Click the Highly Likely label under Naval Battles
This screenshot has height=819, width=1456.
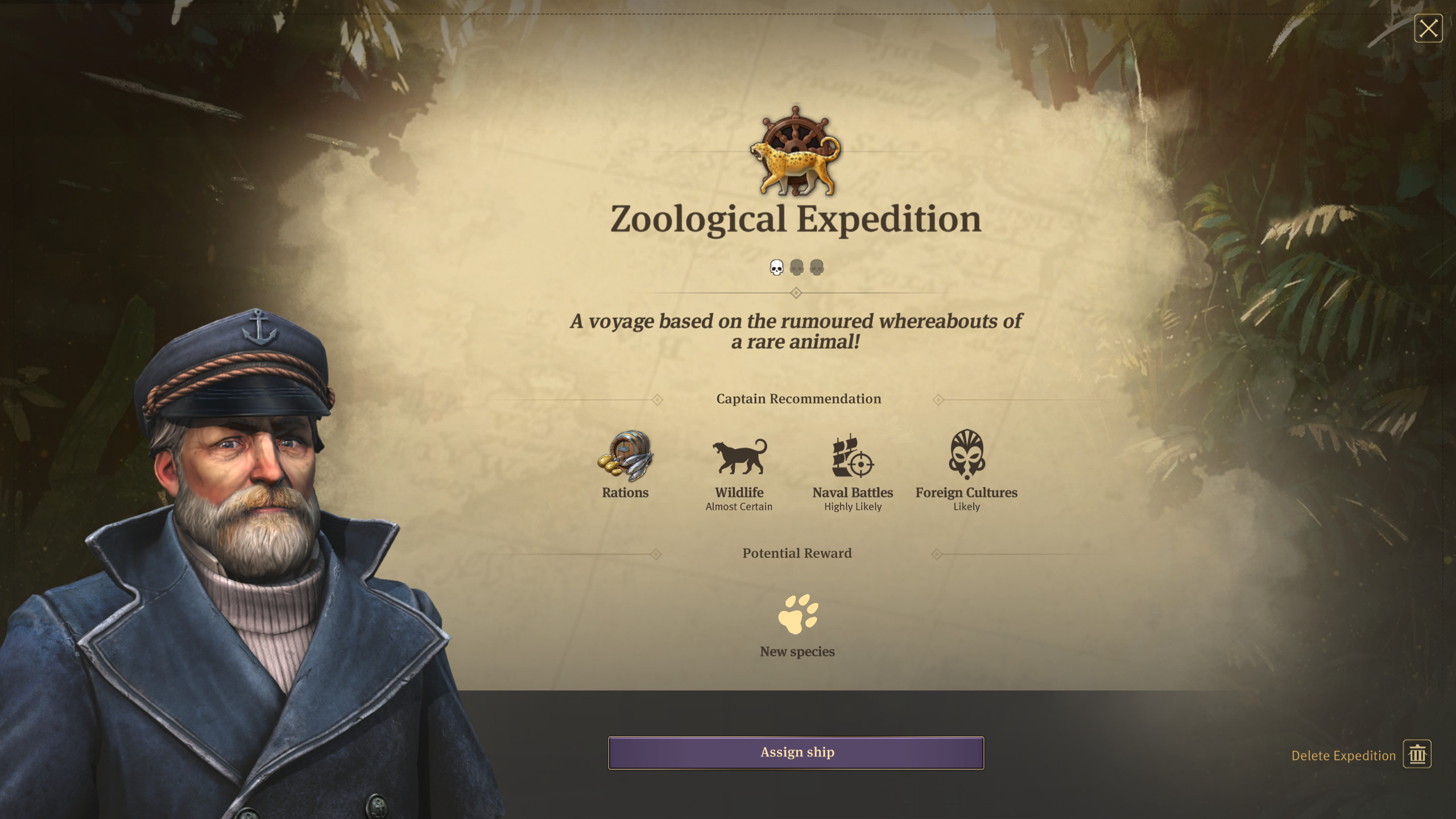[852, 507]
